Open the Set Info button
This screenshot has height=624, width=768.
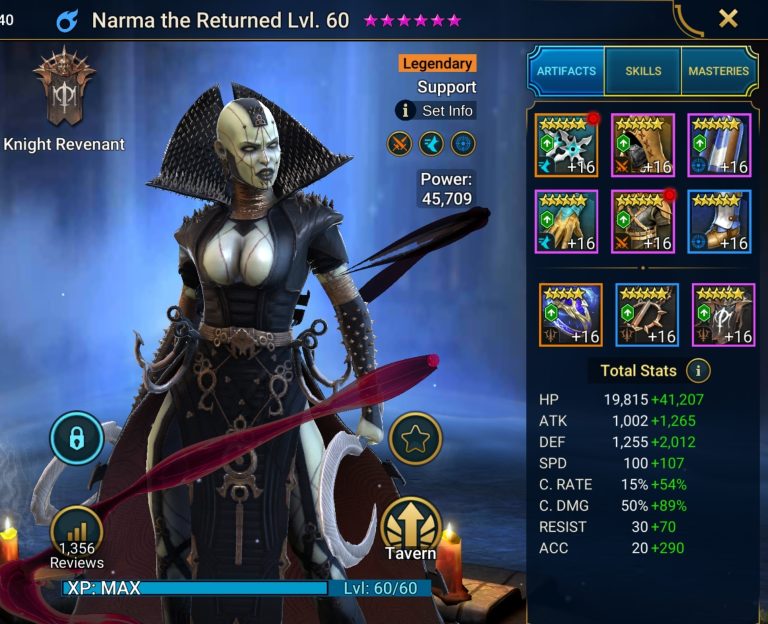click(x=435, y=111)
